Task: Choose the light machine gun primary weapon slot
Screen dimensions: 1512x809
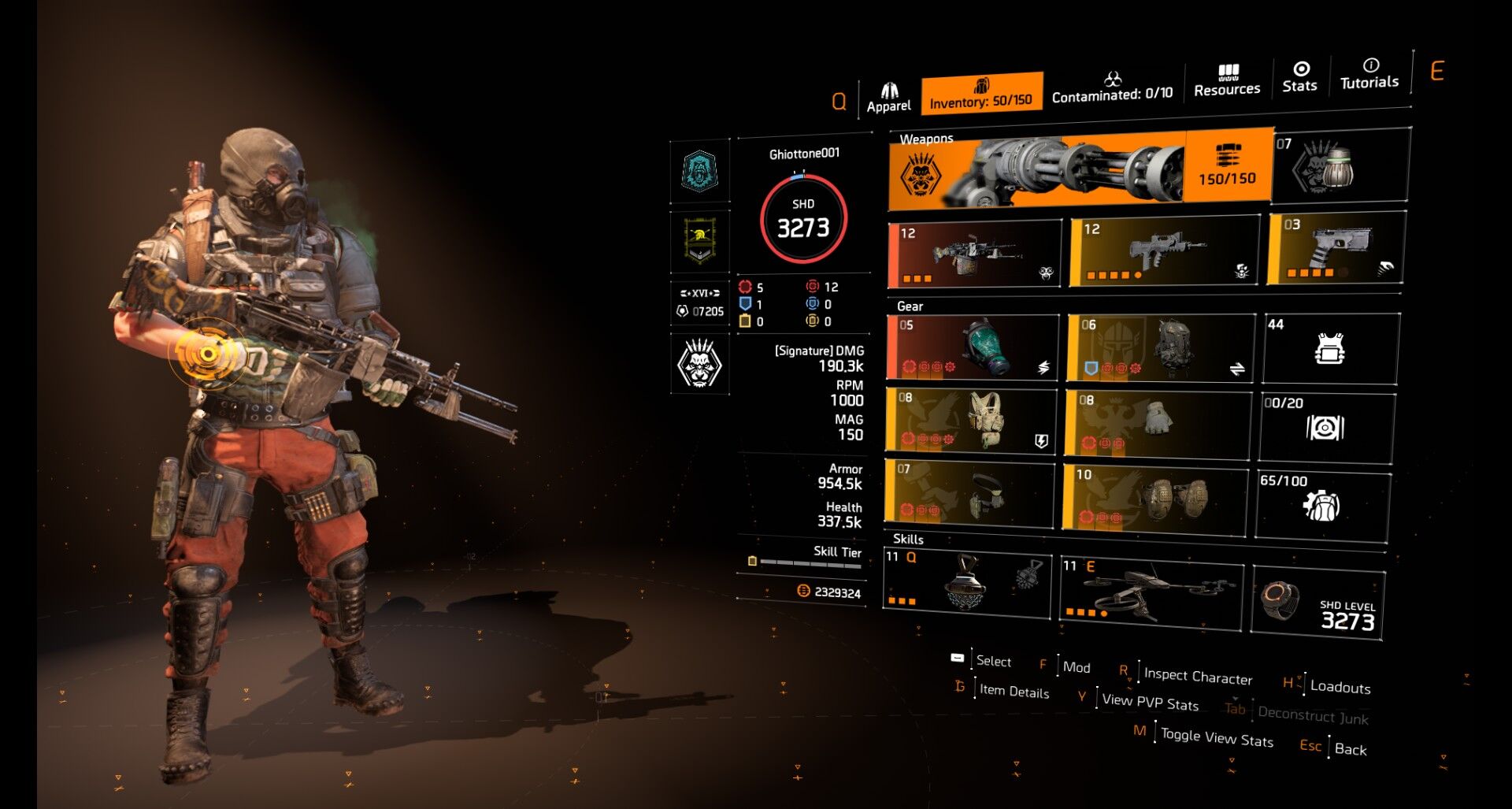Action: tap(975, 254)
